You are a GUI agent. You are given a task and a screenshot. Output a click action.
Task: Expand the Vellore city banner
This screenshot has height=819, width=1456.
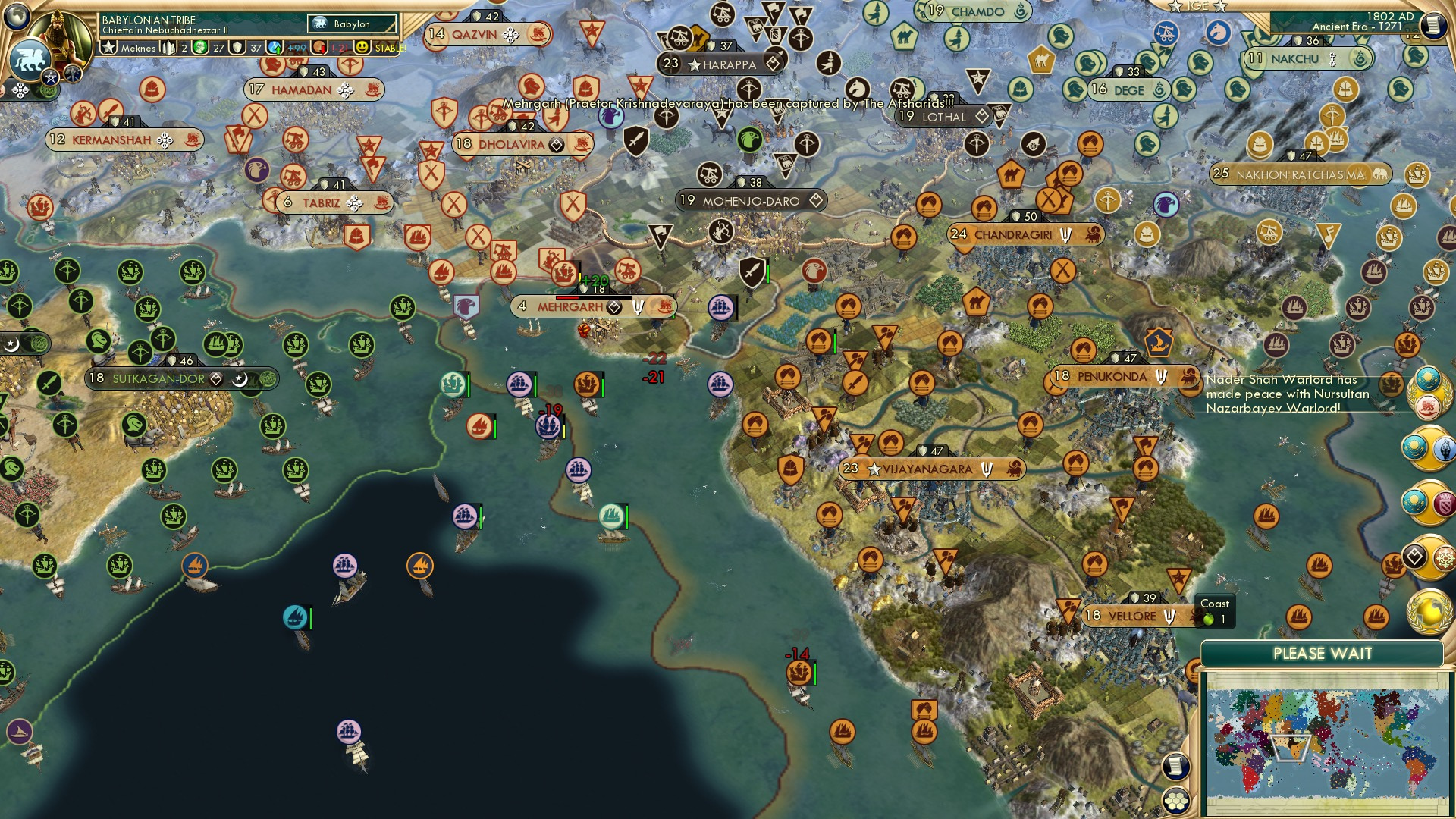click(1131, 616)
